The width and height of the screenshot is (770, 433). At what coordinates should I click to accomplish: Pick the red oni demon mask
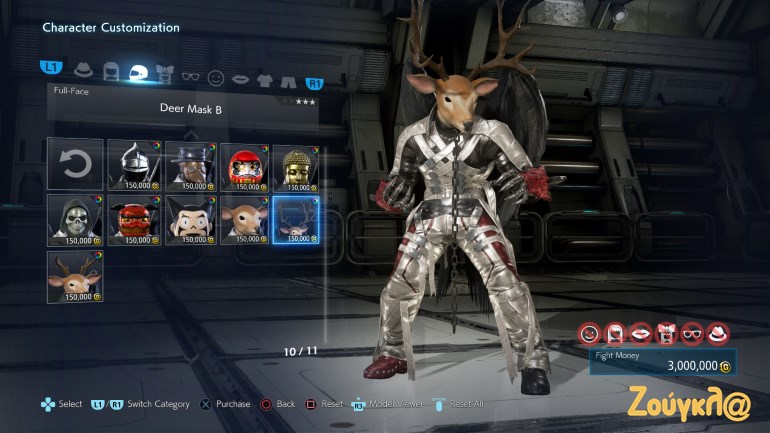coord(130,220)
